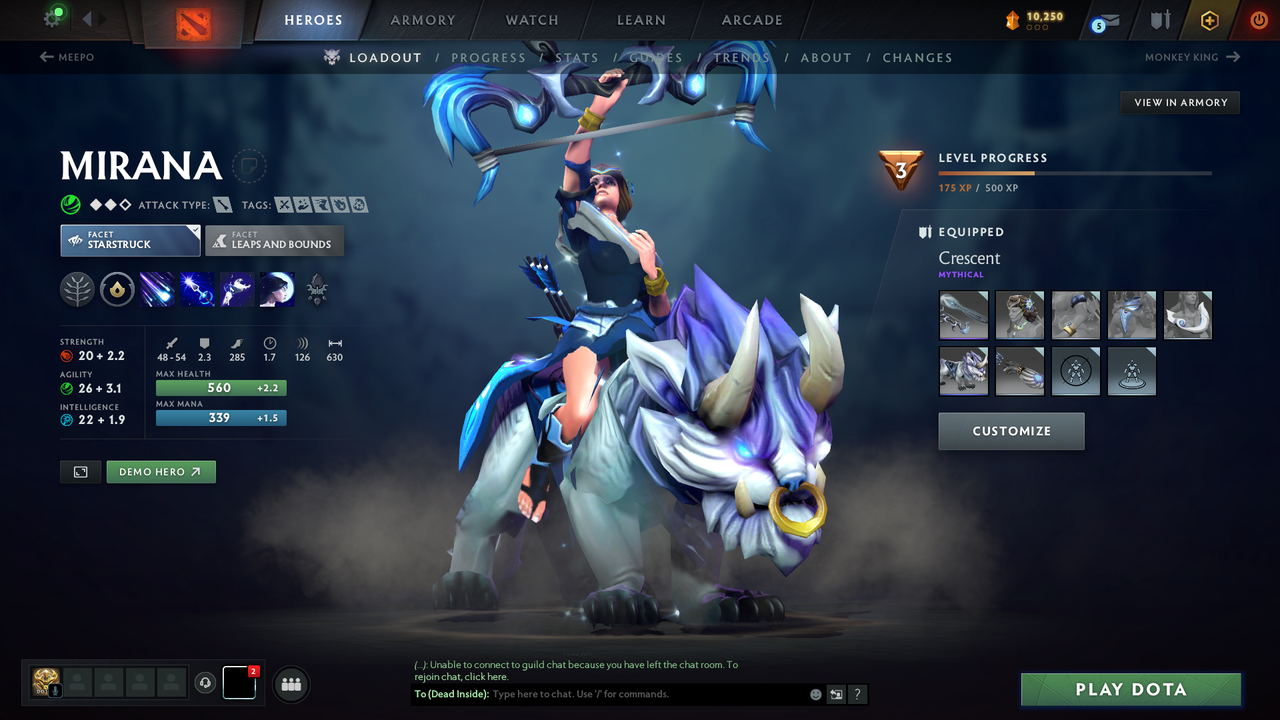
Task: Click the Level Progress XP bar
Action: [x=1075, y=172]
